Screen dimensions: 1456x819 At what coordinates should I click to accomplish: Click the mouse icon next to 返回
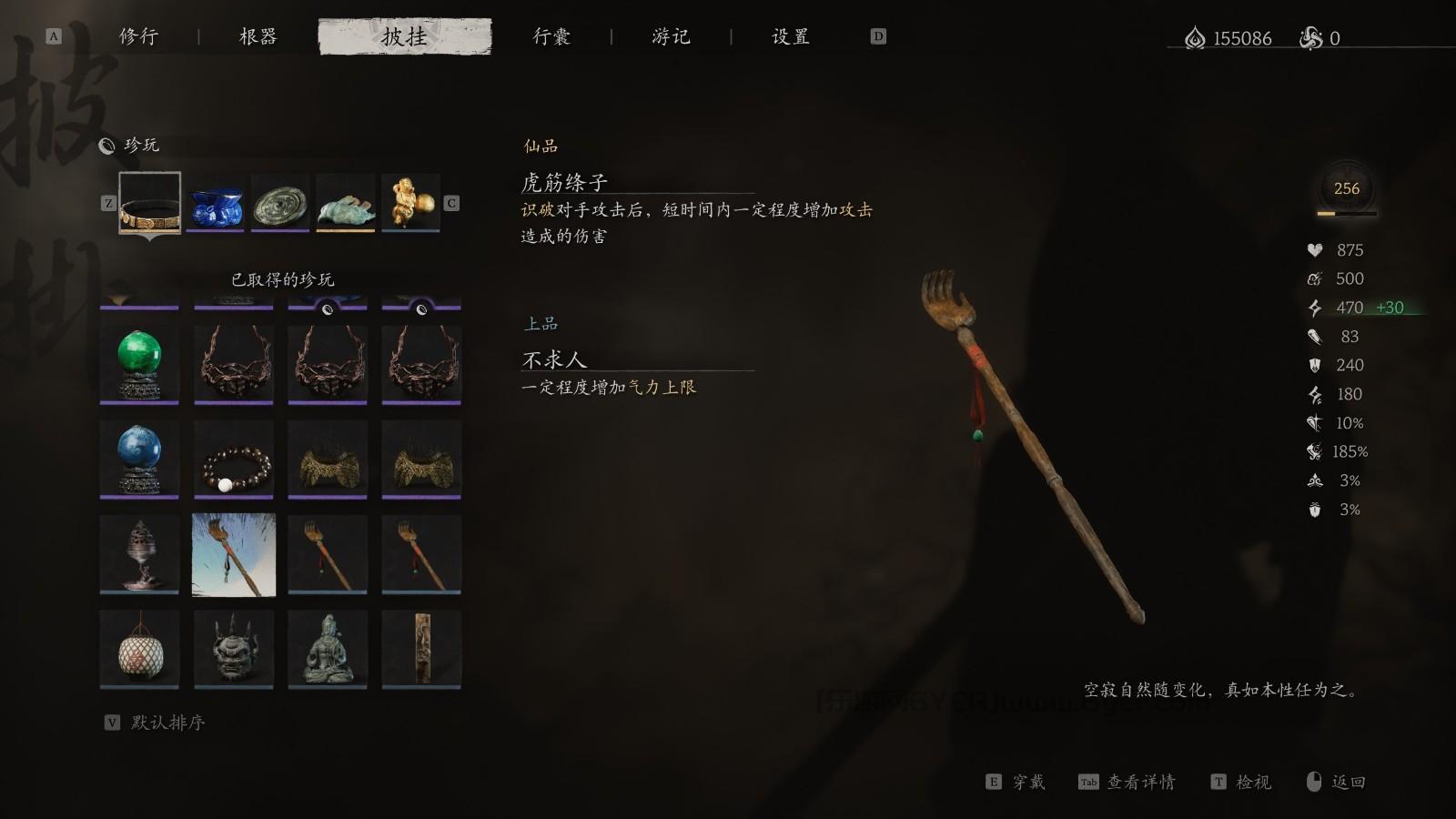1311,781
